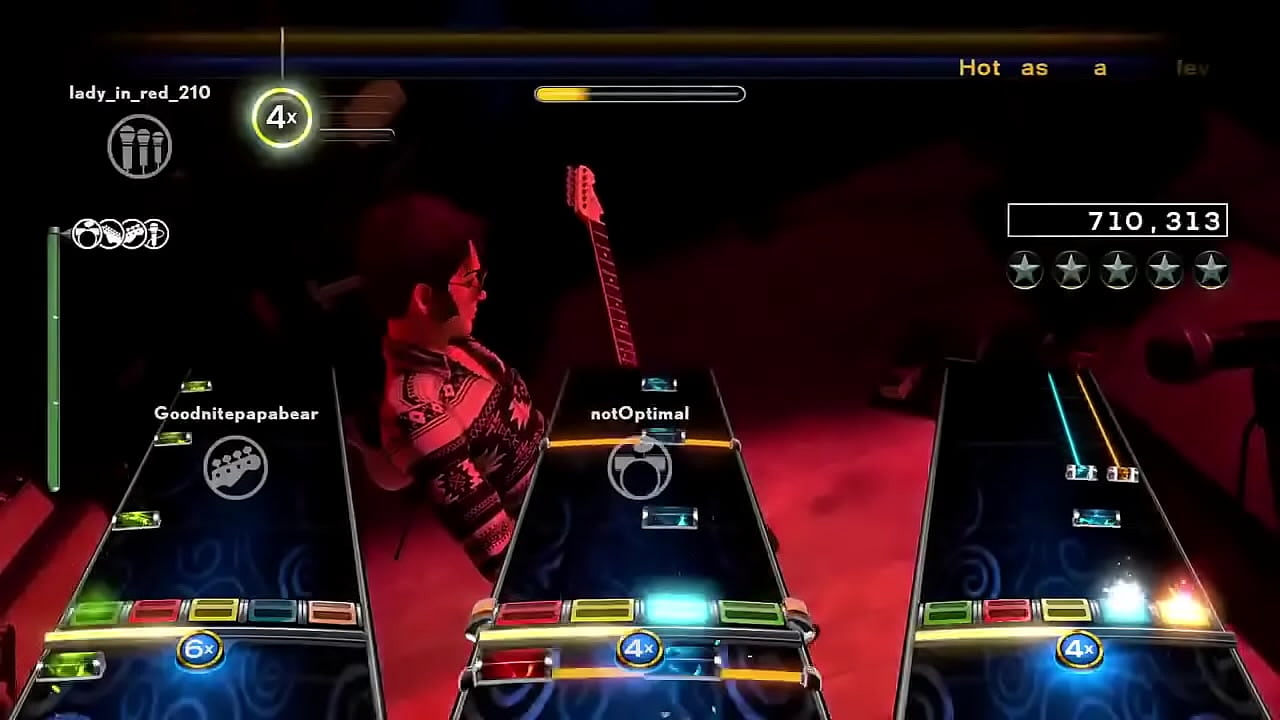Select the drum kit icon for notOptimal
The image size is (1280, 720).
638,470
